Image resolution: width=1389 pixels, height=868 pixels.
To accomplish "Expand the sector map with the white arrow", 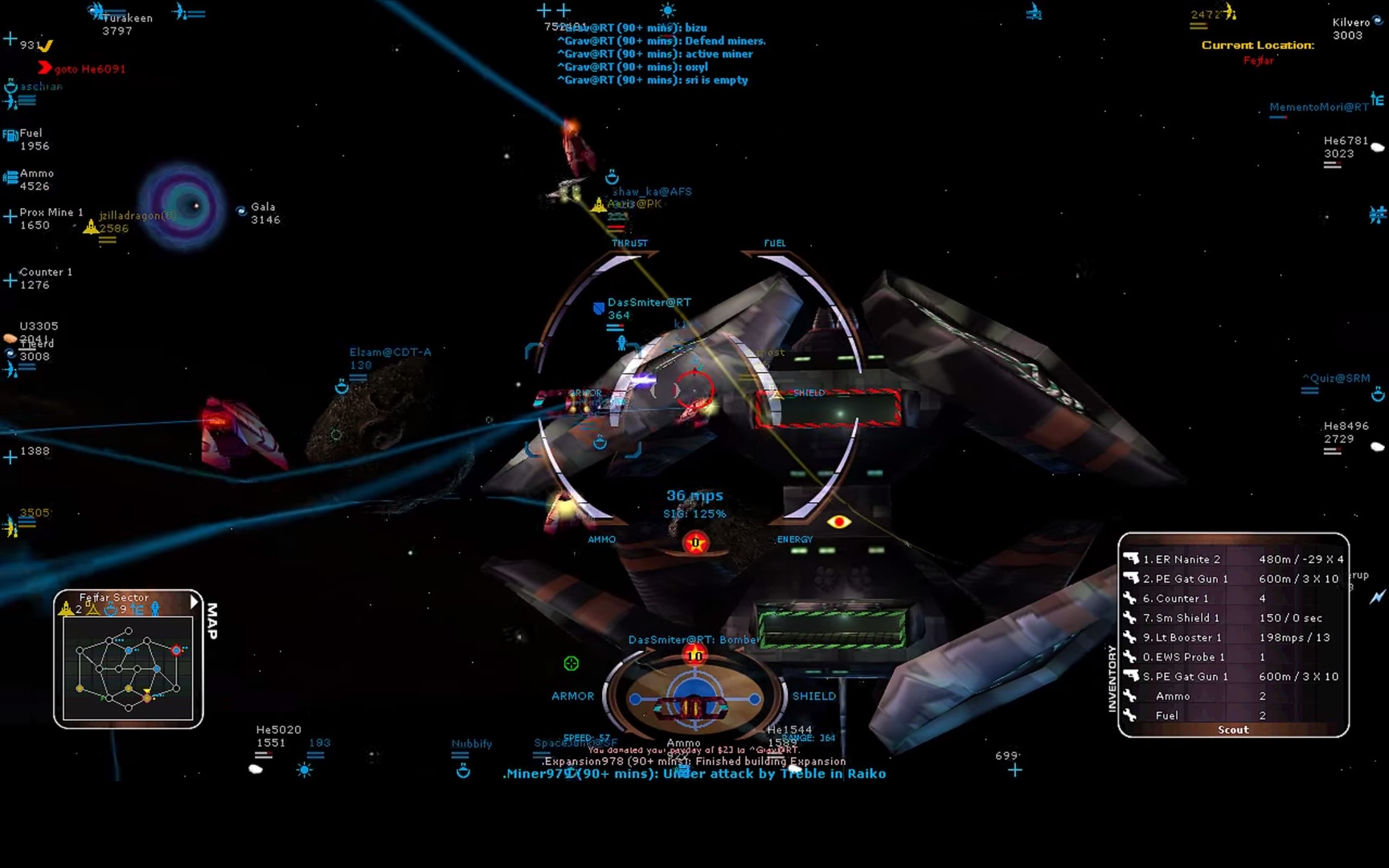I will [194, 601].
